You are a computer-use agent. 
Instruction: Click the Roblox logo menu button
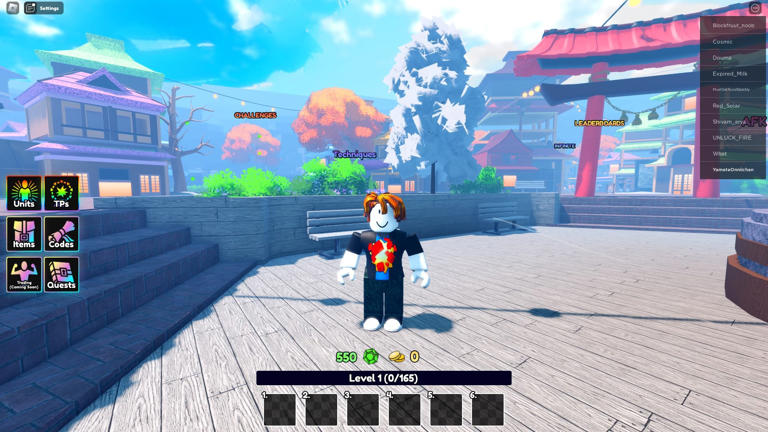(x=13, y=8)
